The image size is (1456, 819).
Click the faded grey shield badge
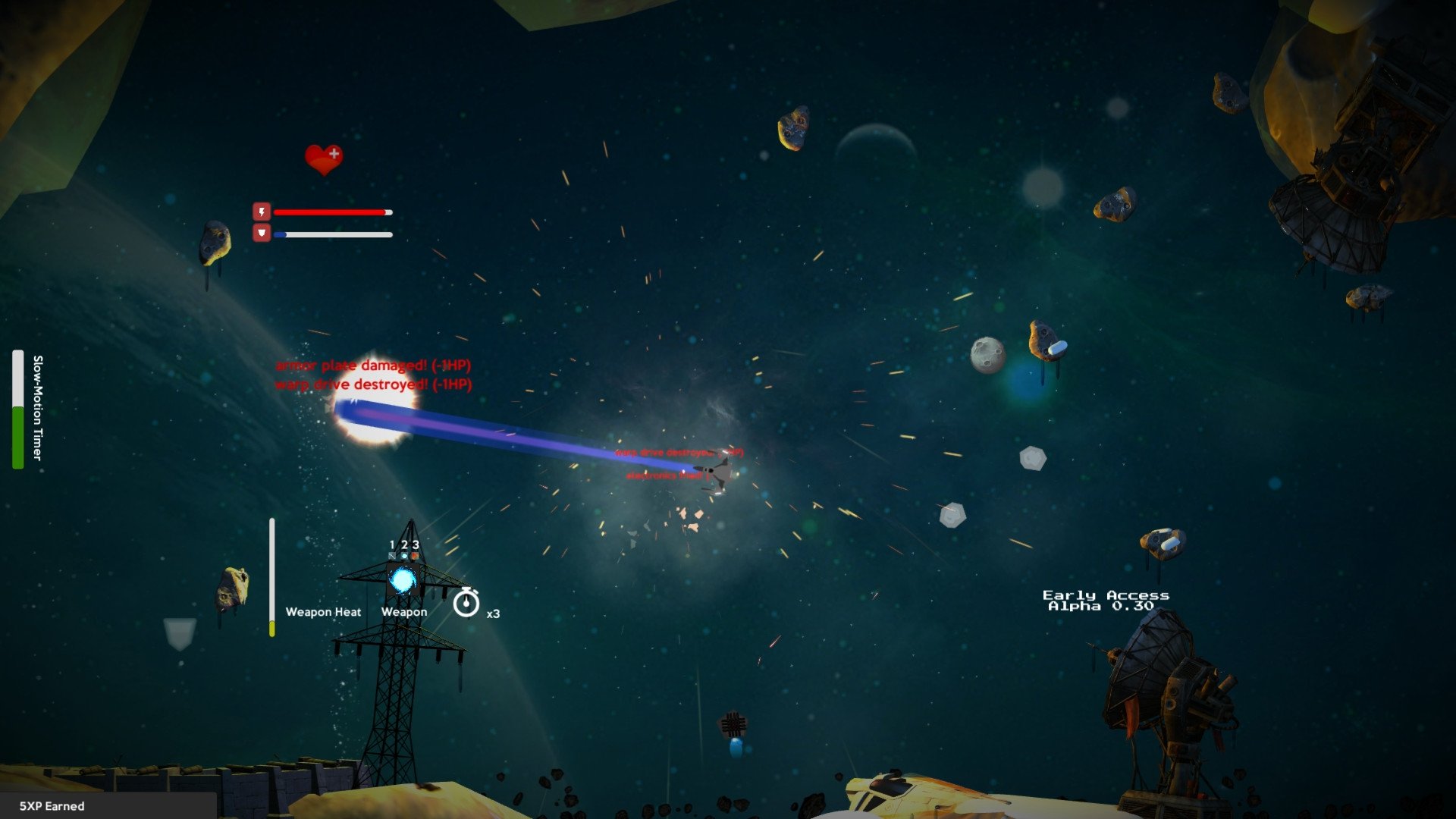tap(180, 633)
